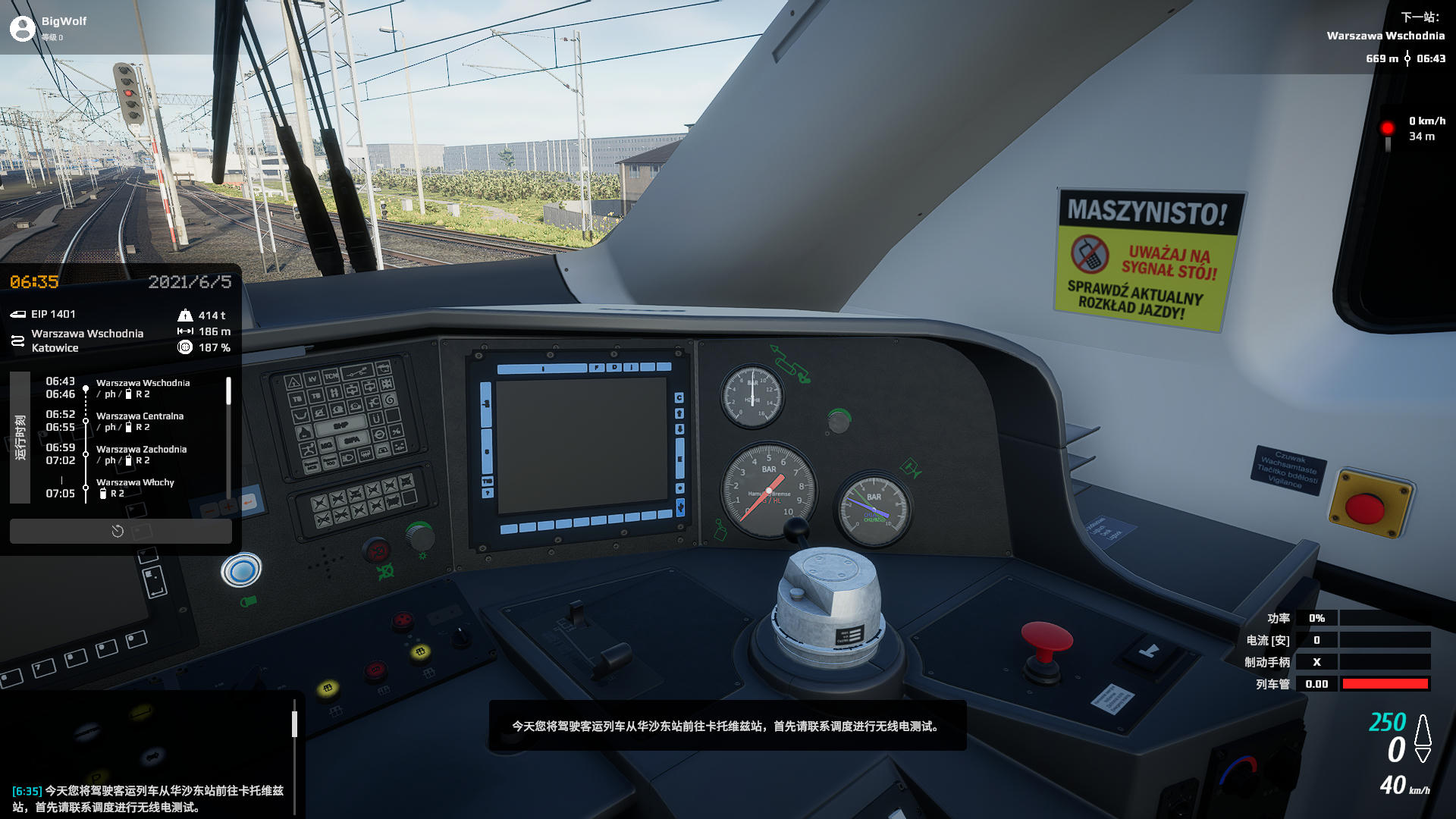Open the BigWolf player profile avatar
Screen dimensions: 1456x819
click(x=23, y=28)
